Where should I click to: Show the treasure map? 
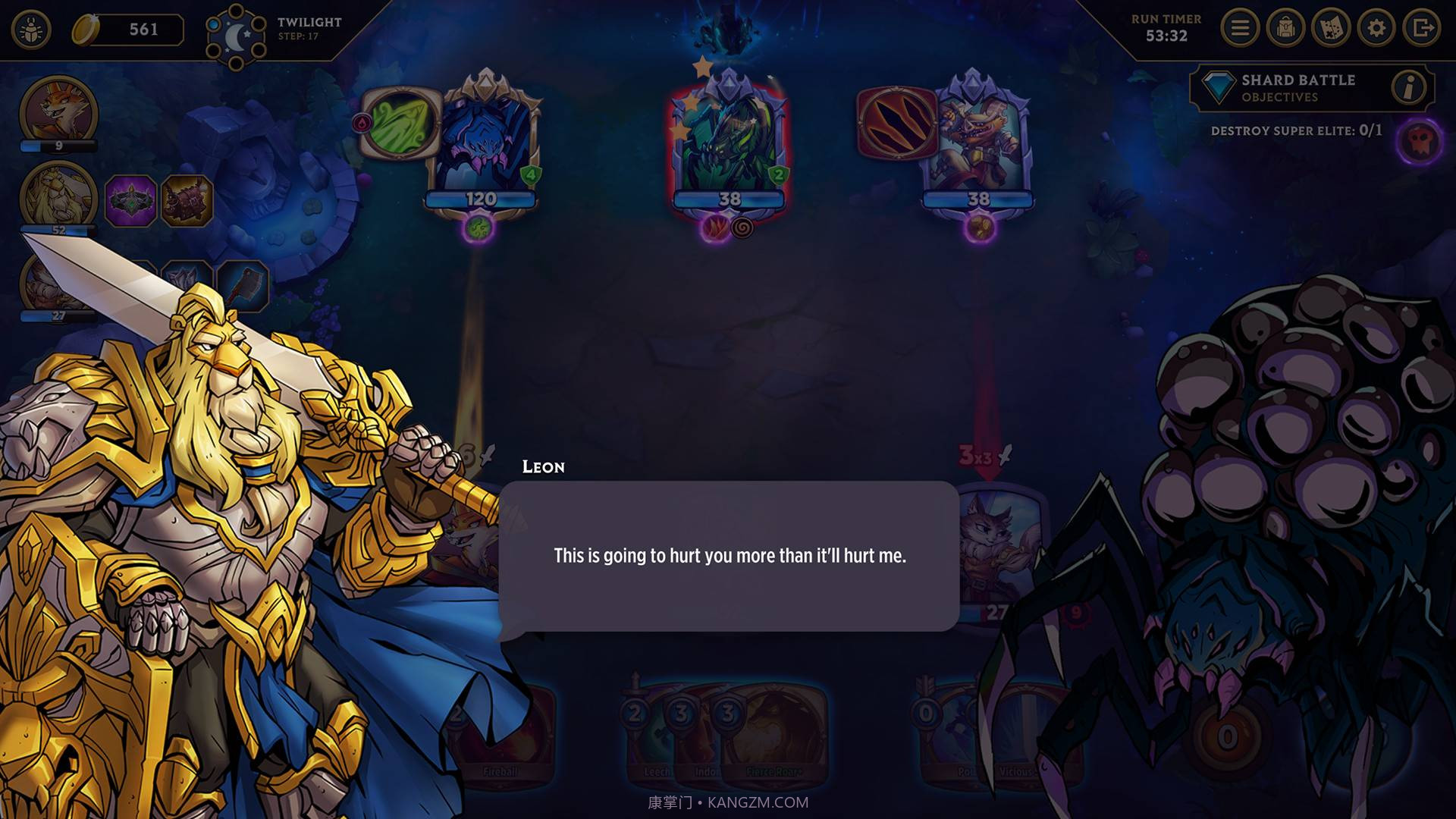pyautogui.click(x=1331, y=29)
